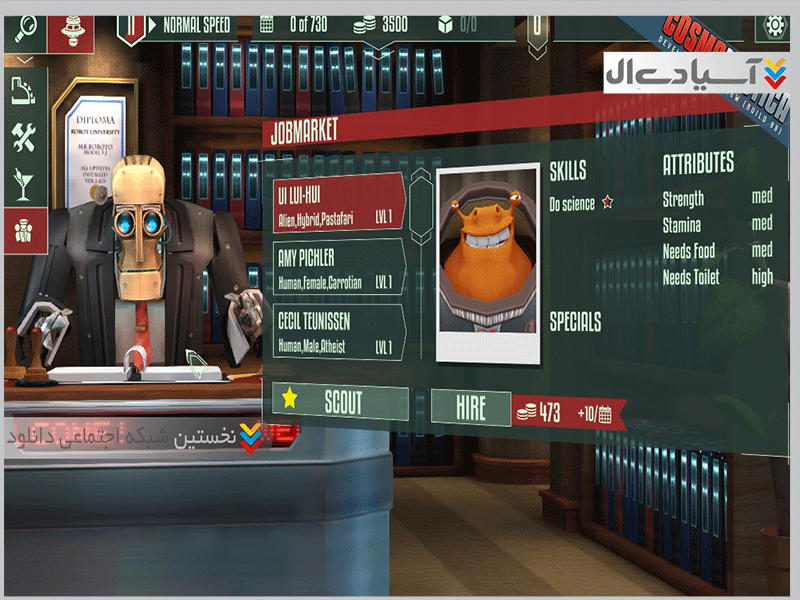Open the cocktail glass menu
The width and height of the screenshot is (800, 600).
pyautogui.click(x=23, y=184)
